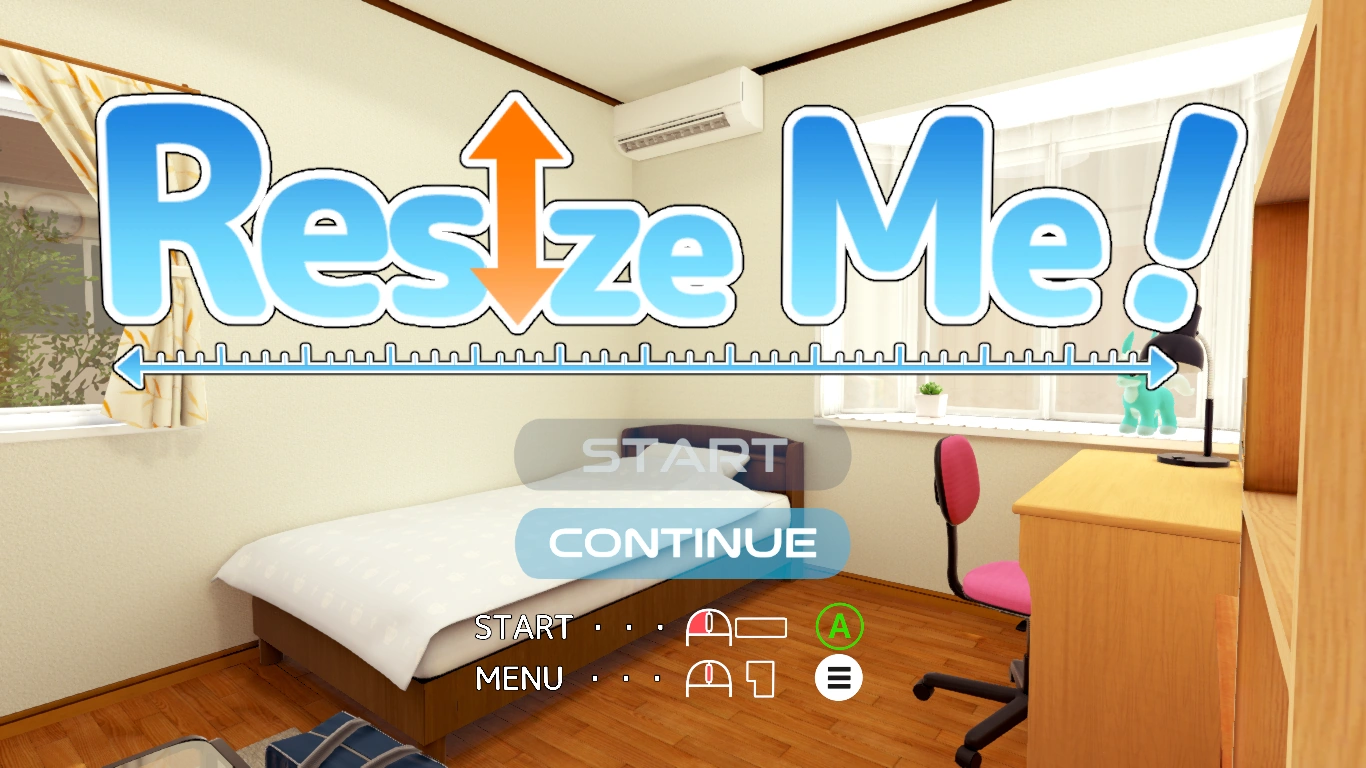Open the menu via the hamburger icon
1366x768 pixels.
tap(840, 678)
